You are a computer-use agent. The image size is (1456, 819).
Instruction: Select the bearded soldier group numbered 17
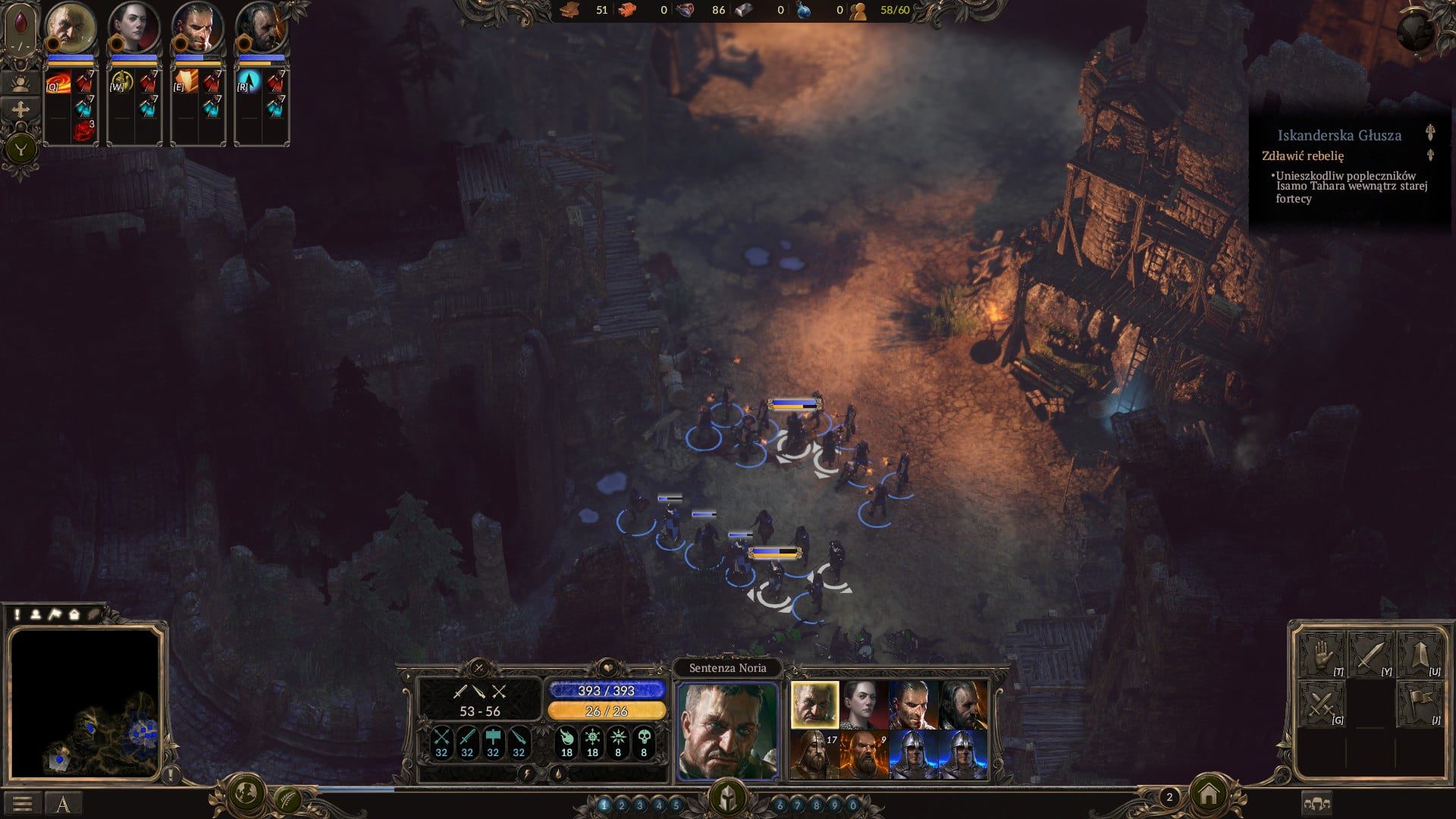814,755
